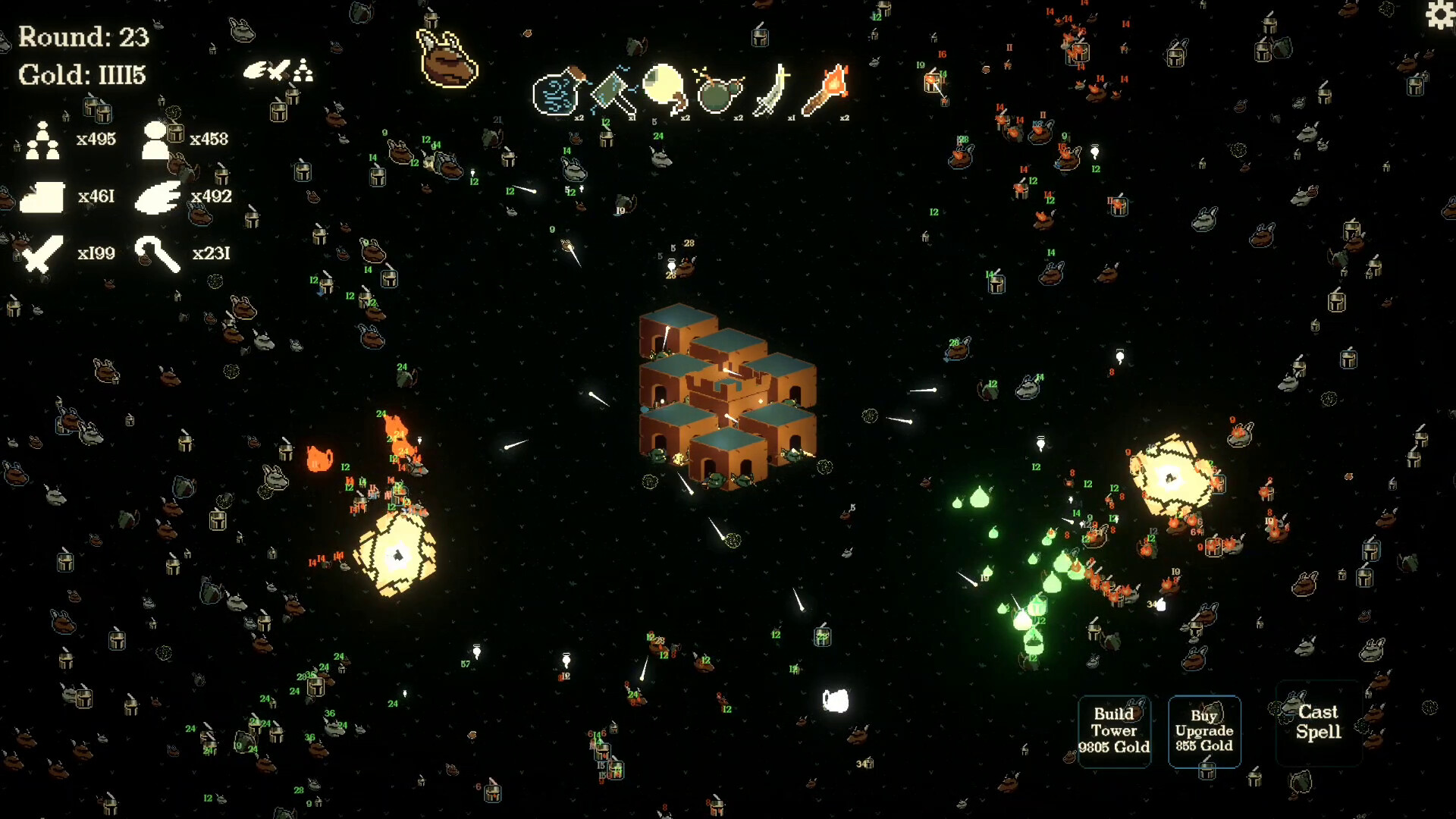Select the blue wind potion spell
Screen dimensions: 1456x819
click(x=559, y=93)
